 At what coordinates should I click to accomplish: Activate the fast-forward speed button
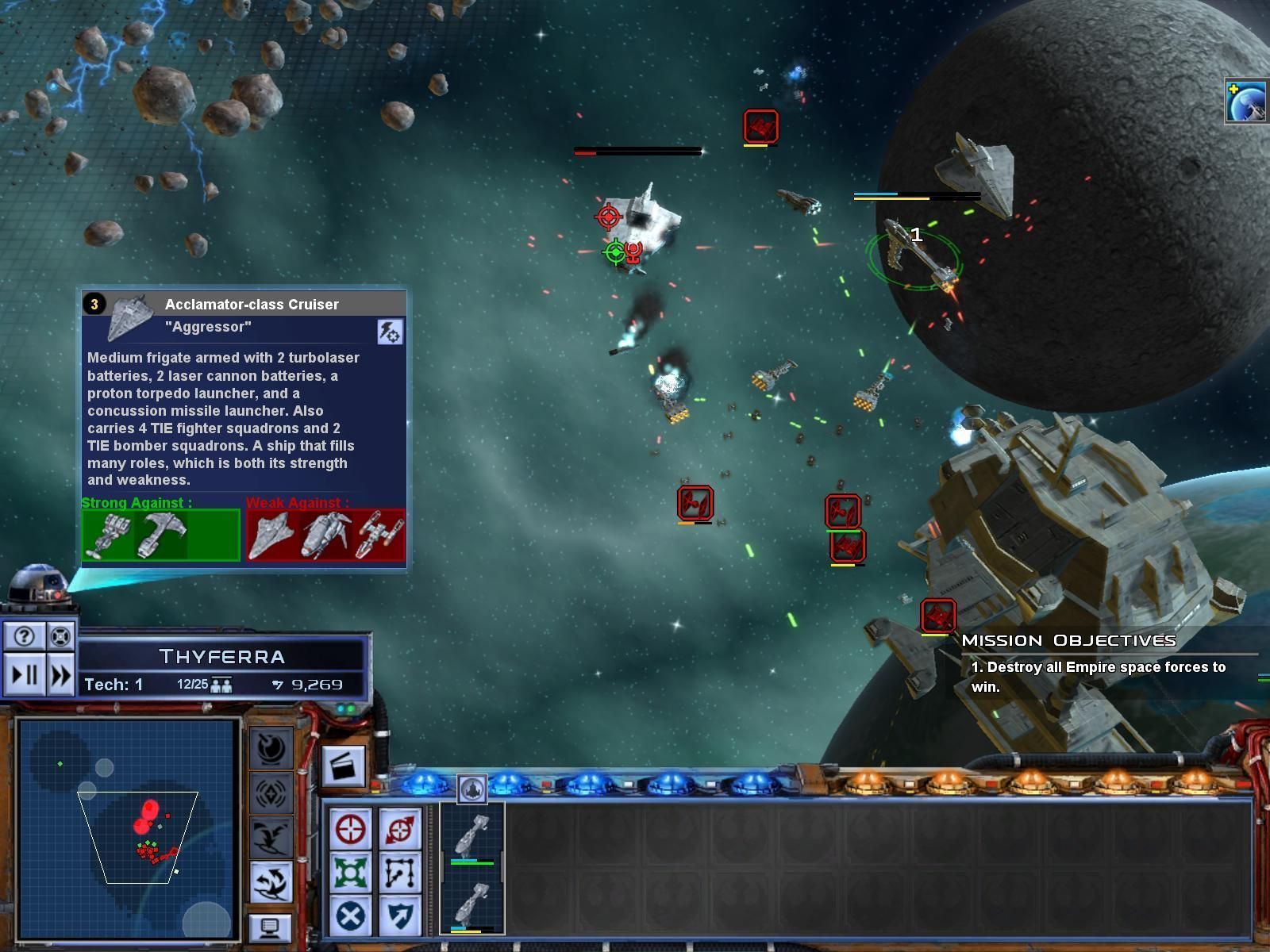click(60, 675)
